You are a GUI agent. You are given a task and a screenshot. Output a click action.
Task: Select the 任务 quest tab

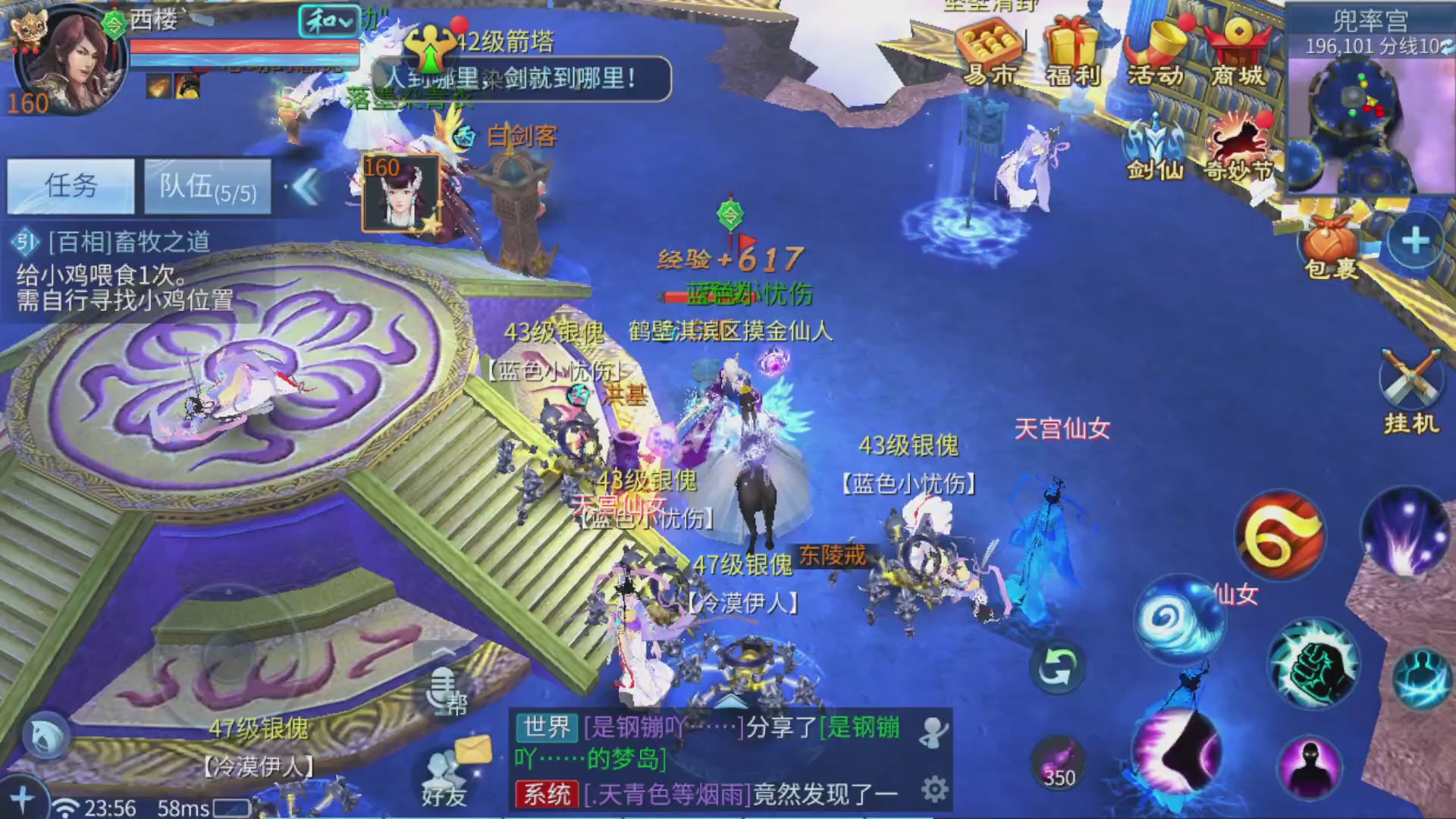[x=70, y=184]
